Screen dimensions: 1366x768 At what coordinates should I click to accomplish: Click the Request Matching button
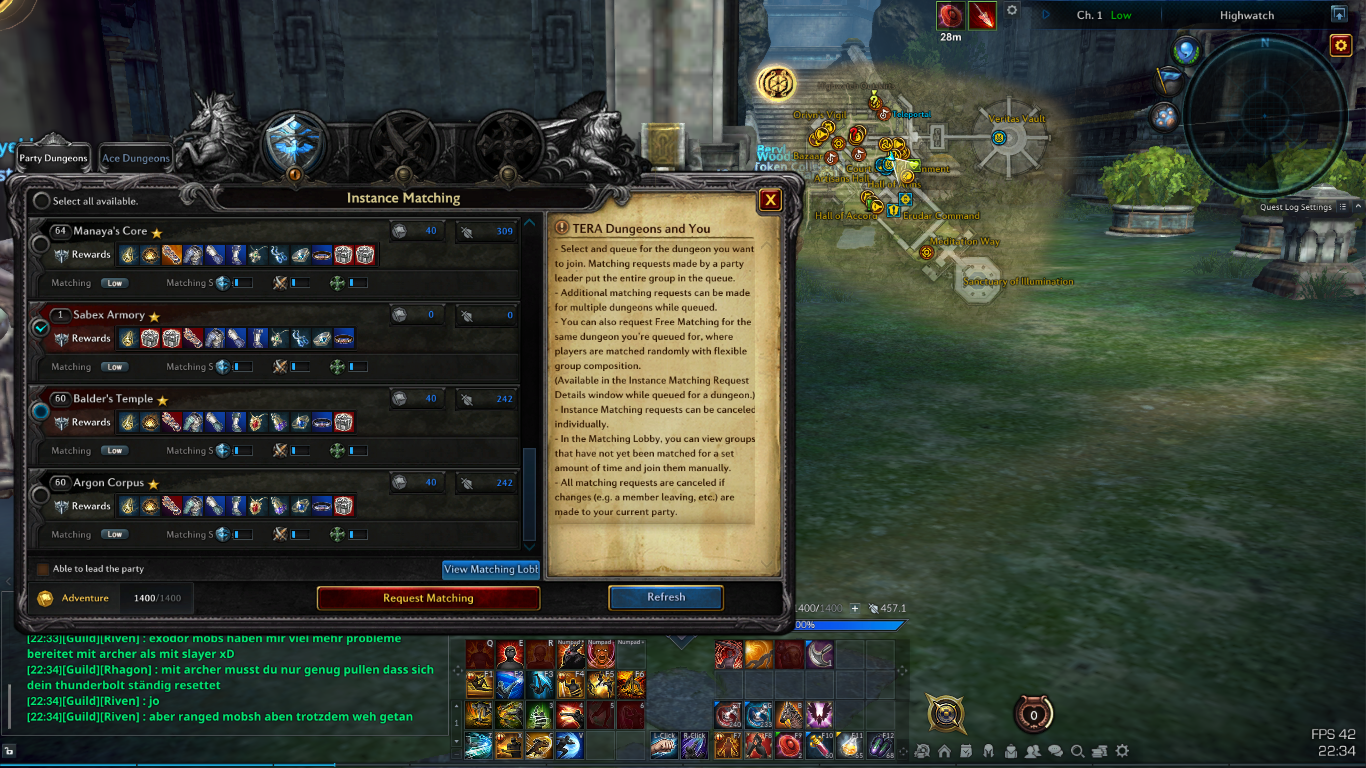[x=428, y=598]
